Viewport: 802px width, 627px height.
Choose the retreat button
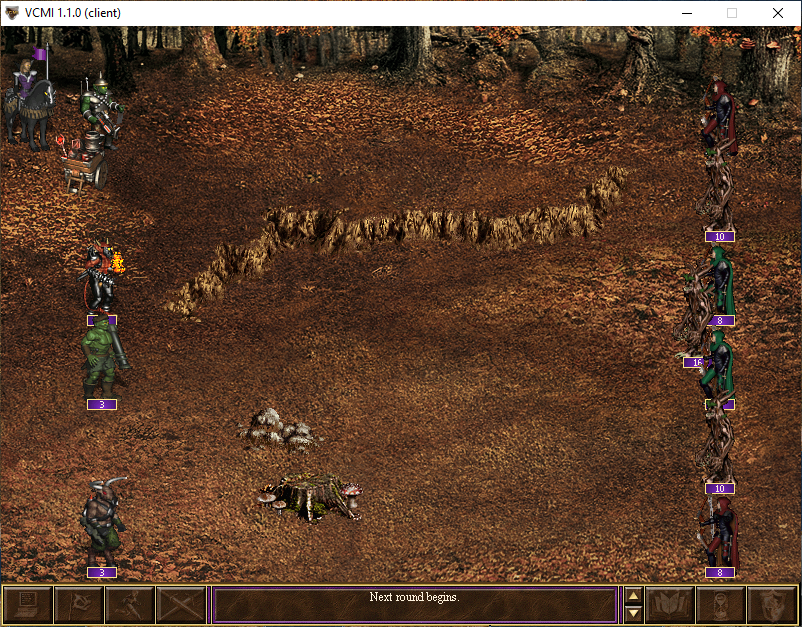(129, 605)
